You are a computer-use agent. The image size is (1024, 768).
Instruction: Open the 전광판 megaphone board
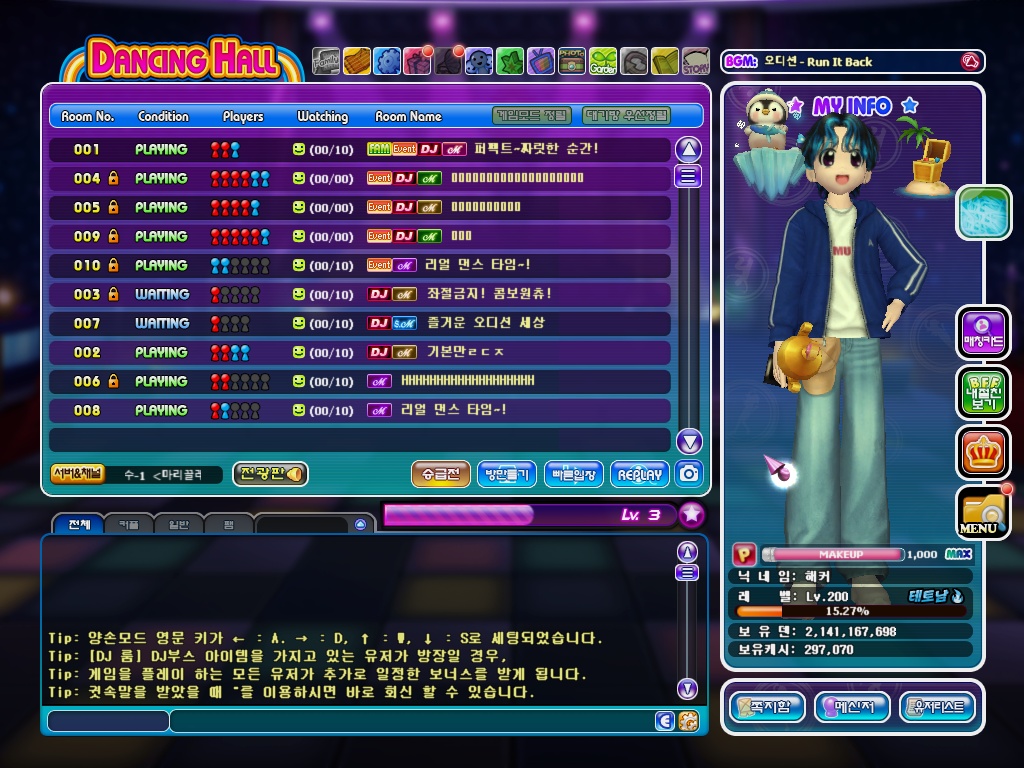pyautogui.click(x=270, y=474)
